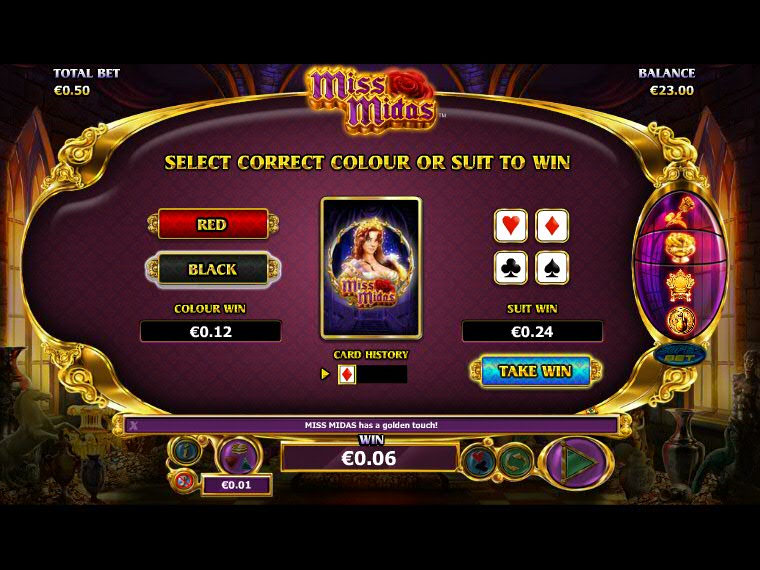760x570 pixels.
Task: Hit the green spin play button
Action: click(x=575, y=463)
